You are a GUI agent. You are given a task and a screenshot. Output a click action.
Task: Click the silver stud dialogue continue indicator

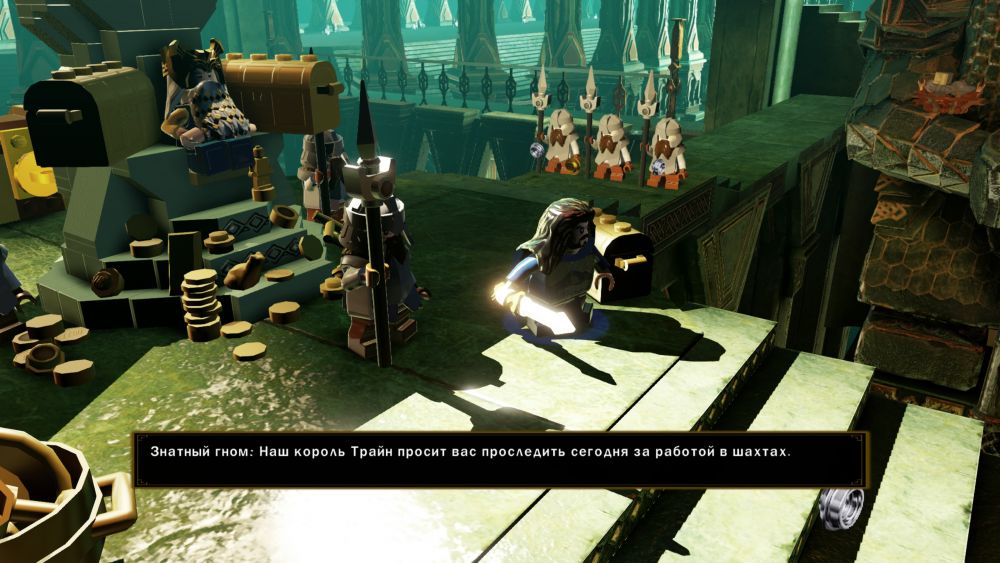click(840, 506)
